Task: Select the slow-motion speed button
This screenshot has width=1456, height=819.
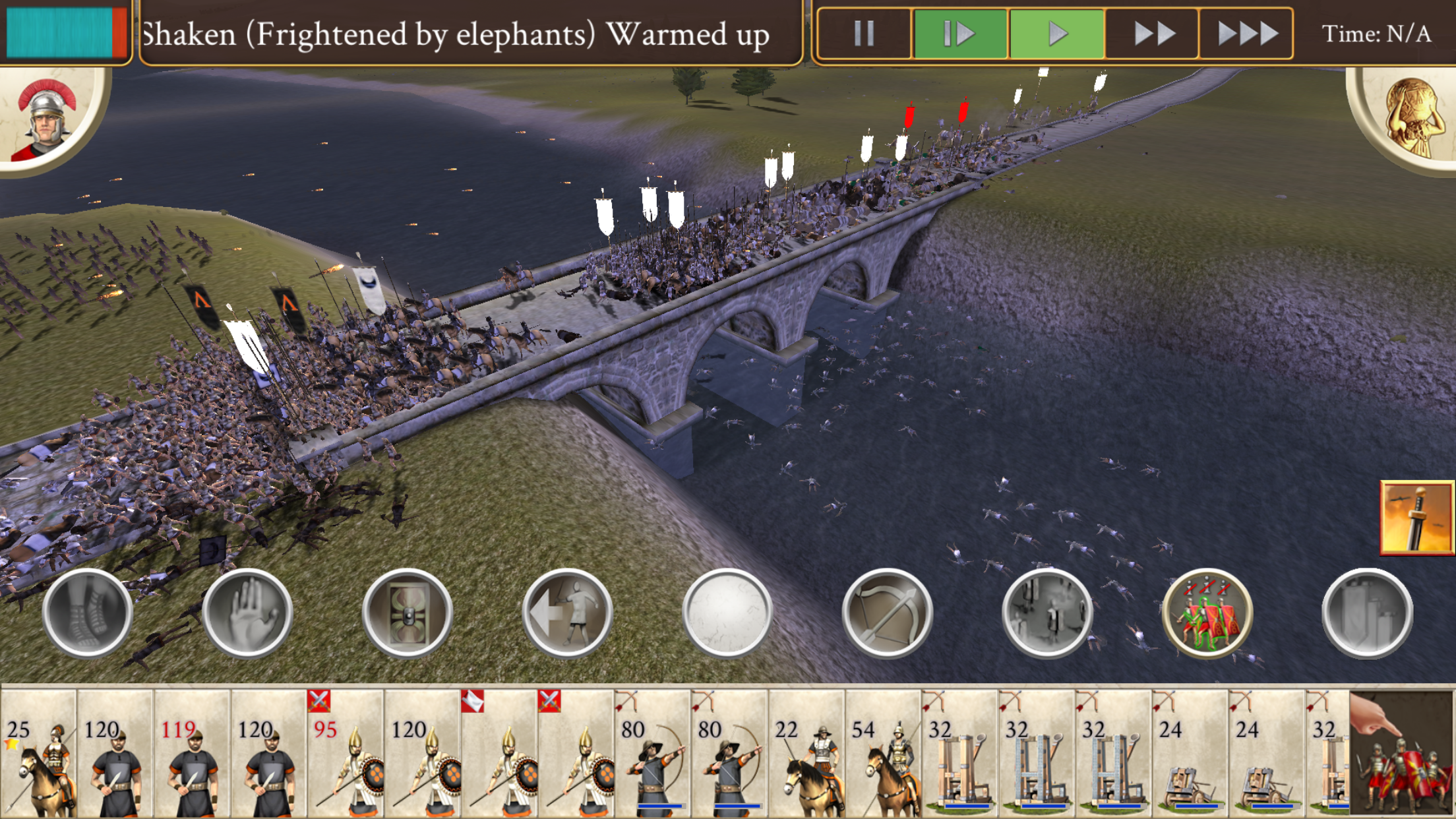Action: pos(960,33)
